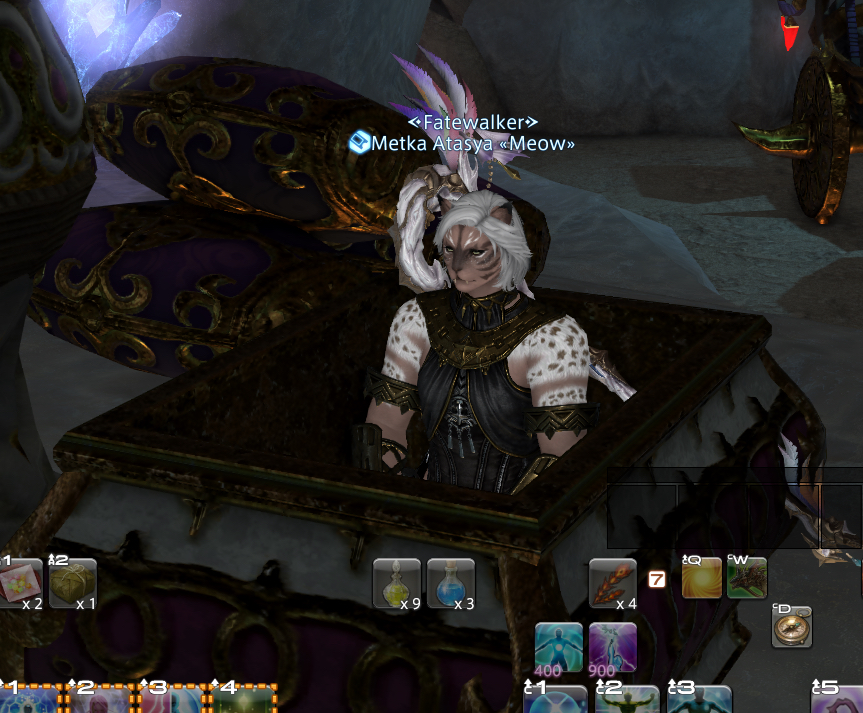Open the leaf-wrapped parcel item slot
This screenshot has height=713, width=863.
tap(73, 583)
